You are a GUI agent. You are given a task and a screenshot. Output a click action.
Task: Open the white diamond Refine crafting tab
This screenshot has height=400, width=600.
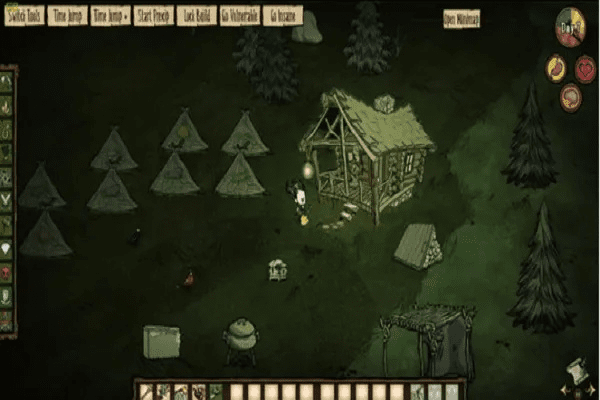(7, 250)
